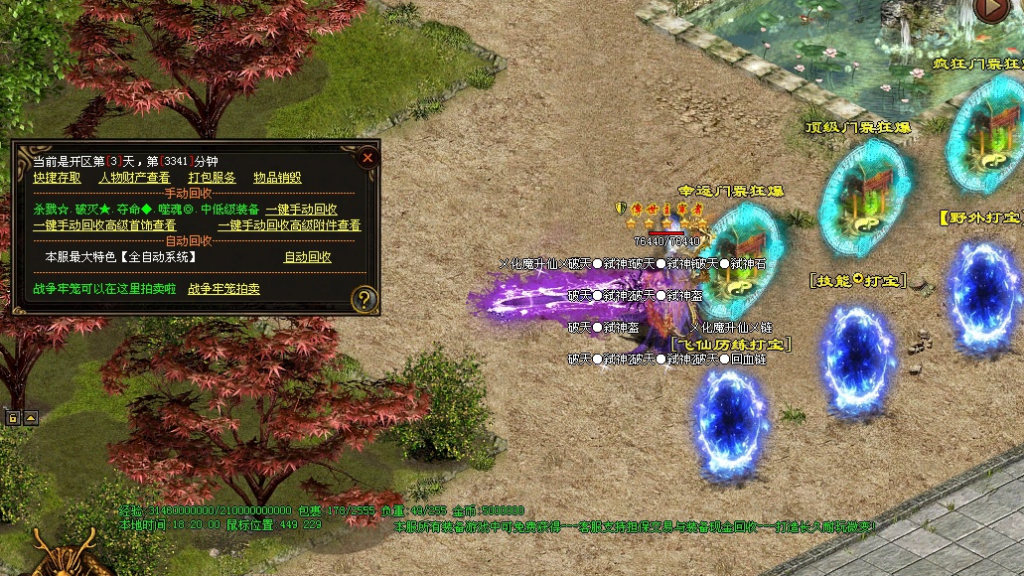Click the question mark help button
1024x576 pixels.
coord(366,298)
